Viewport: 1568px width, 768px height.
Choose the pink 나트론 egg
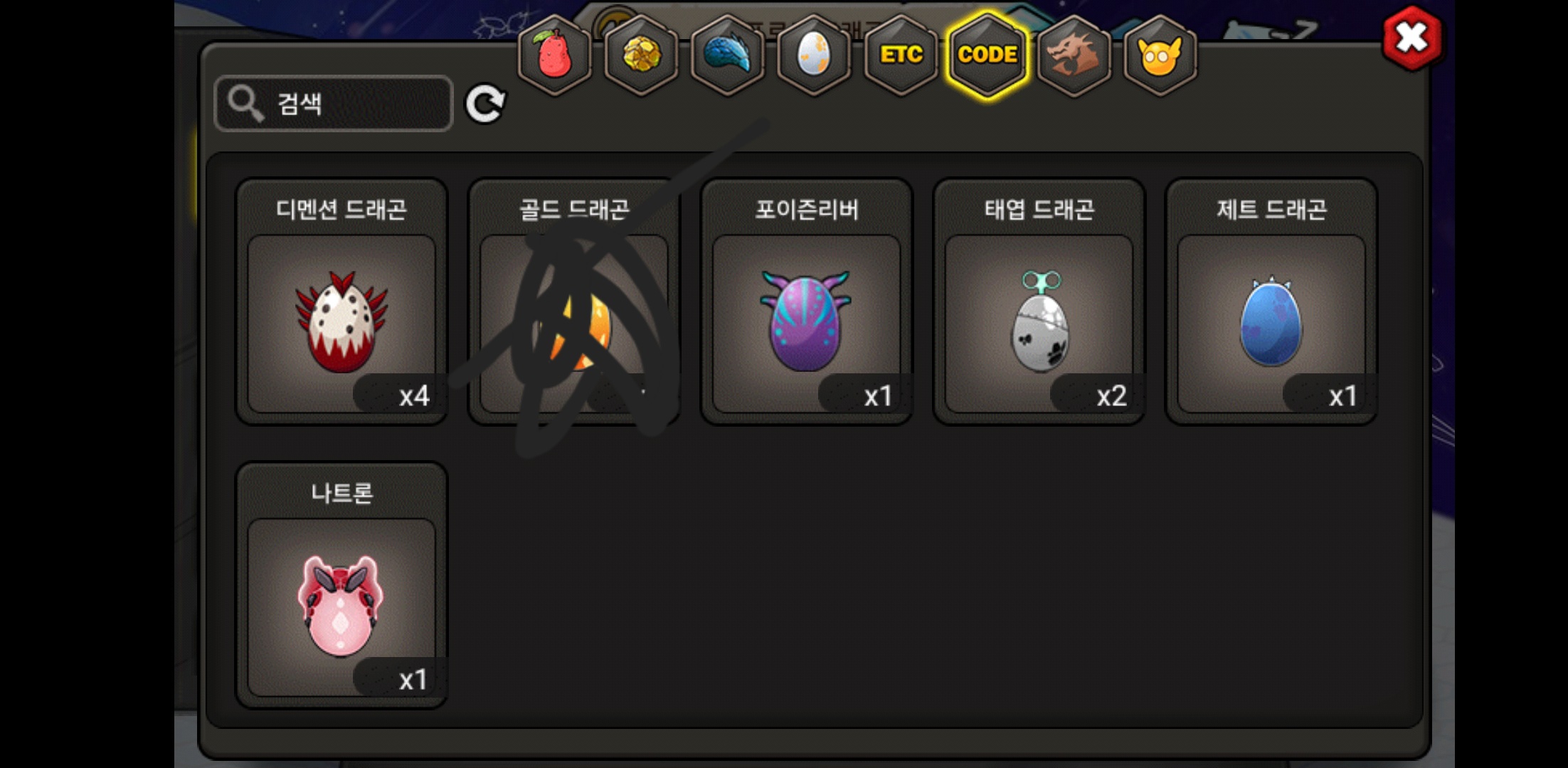click(341, 607)
